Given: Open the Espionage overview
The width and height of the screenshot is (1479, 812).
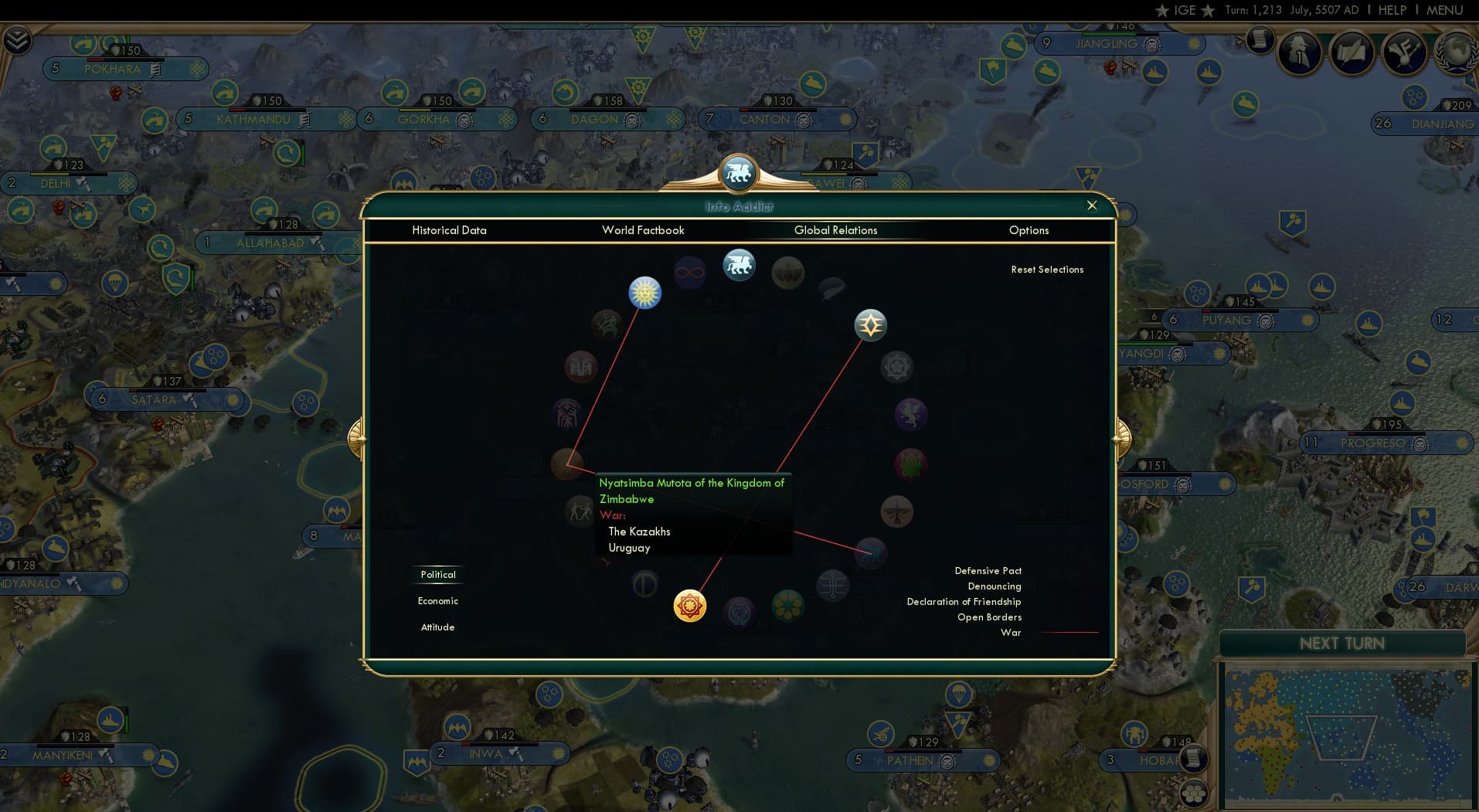Looking at the screenshot, I should 1298,53.
